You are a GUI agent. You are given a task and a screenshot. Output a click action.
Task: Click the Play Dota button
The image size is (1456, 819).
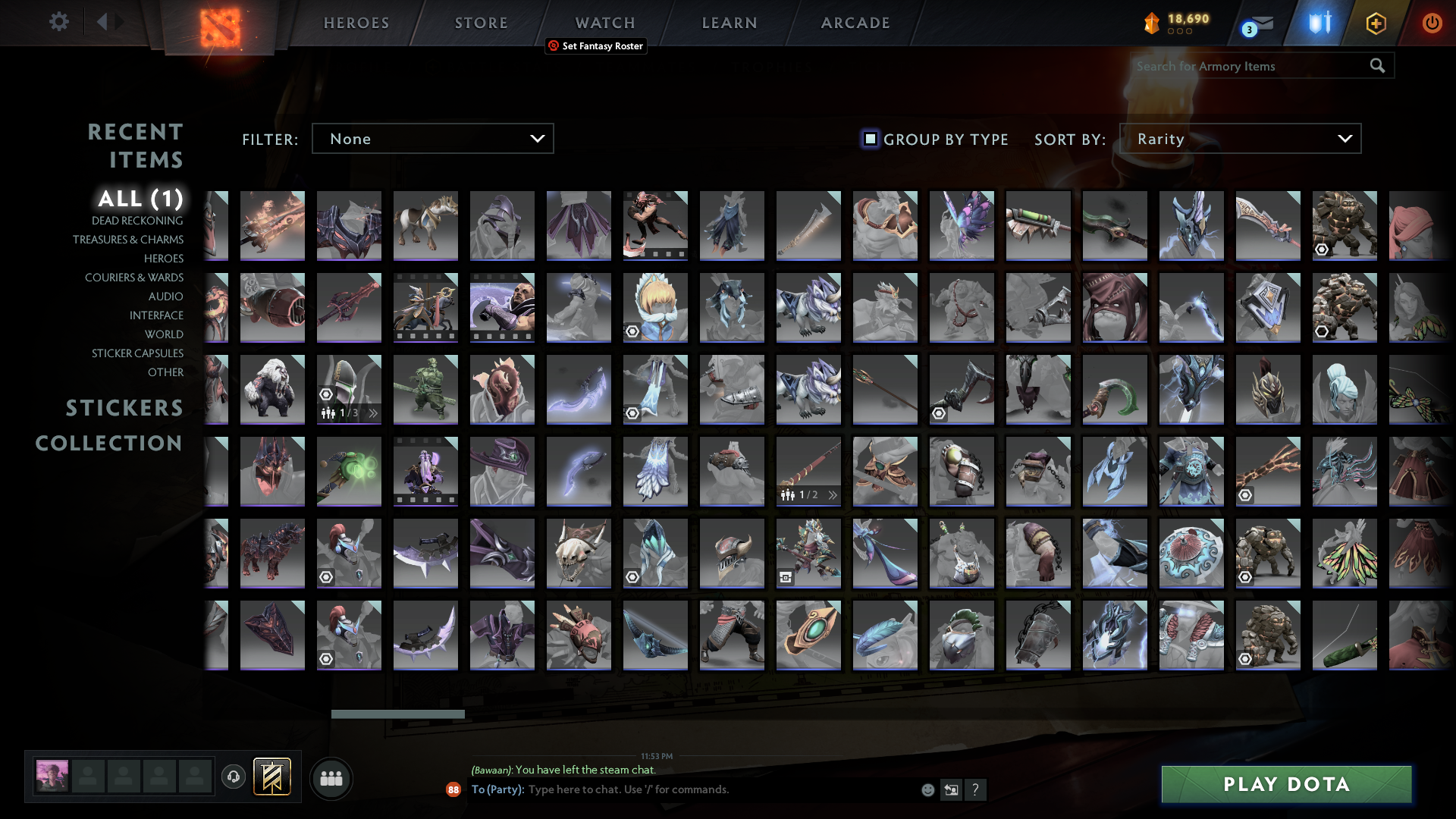pyautogui.click(x=1285, y=784)
